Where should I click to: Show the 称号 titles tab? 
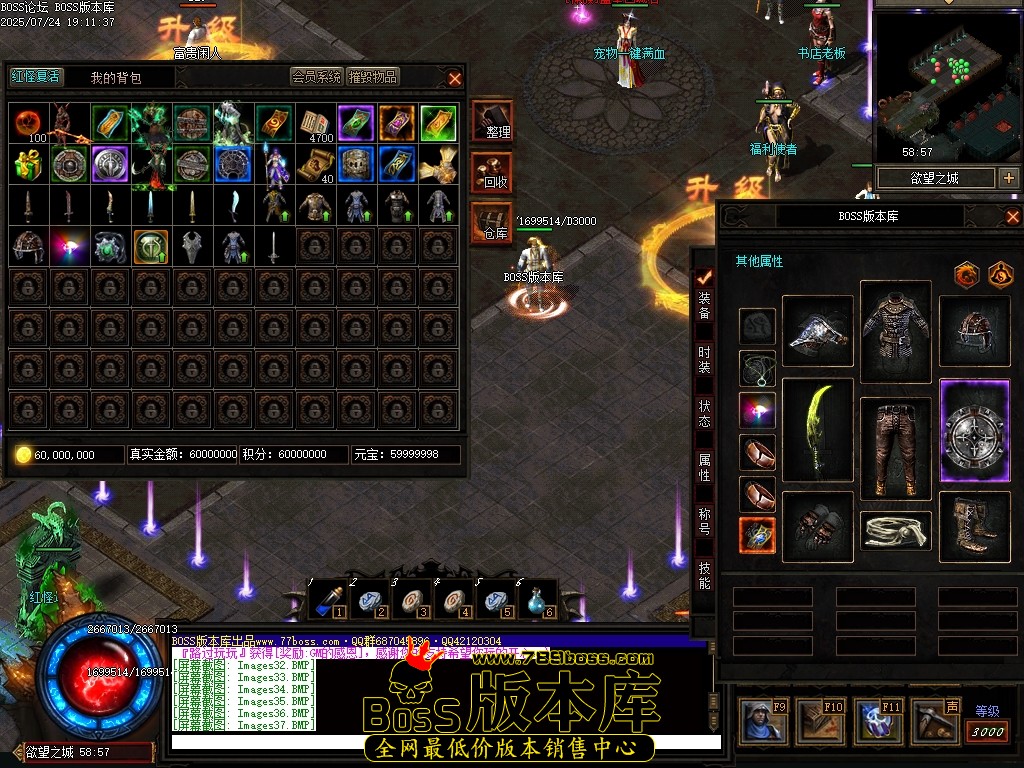pyautogui.click(x=705, y=519)
